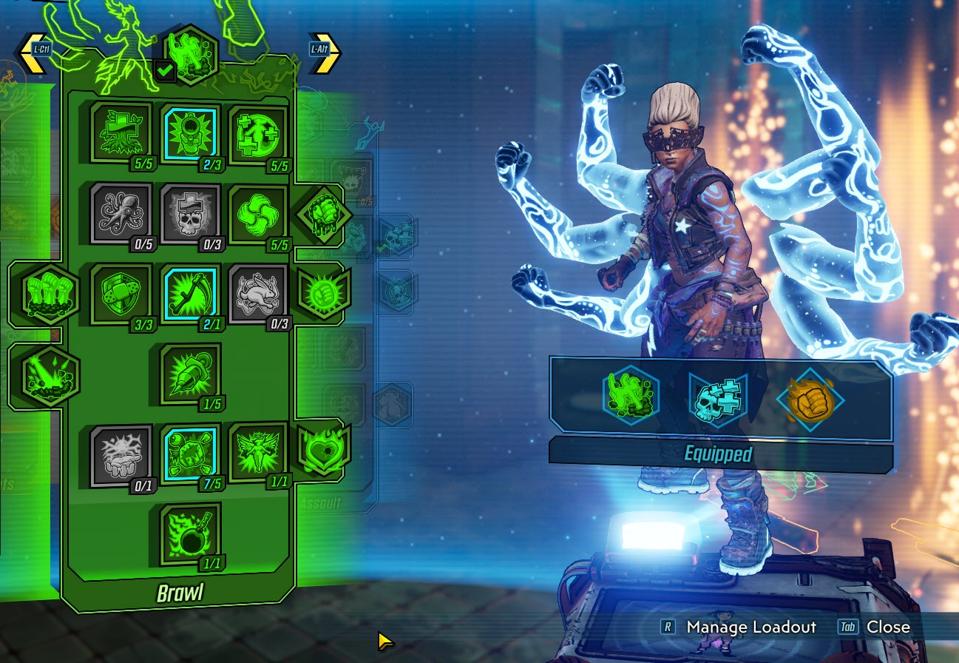959x663 pixels.
Task: Choose the highlighted scythe skill at 2/1
Action: tap(190, 293)
